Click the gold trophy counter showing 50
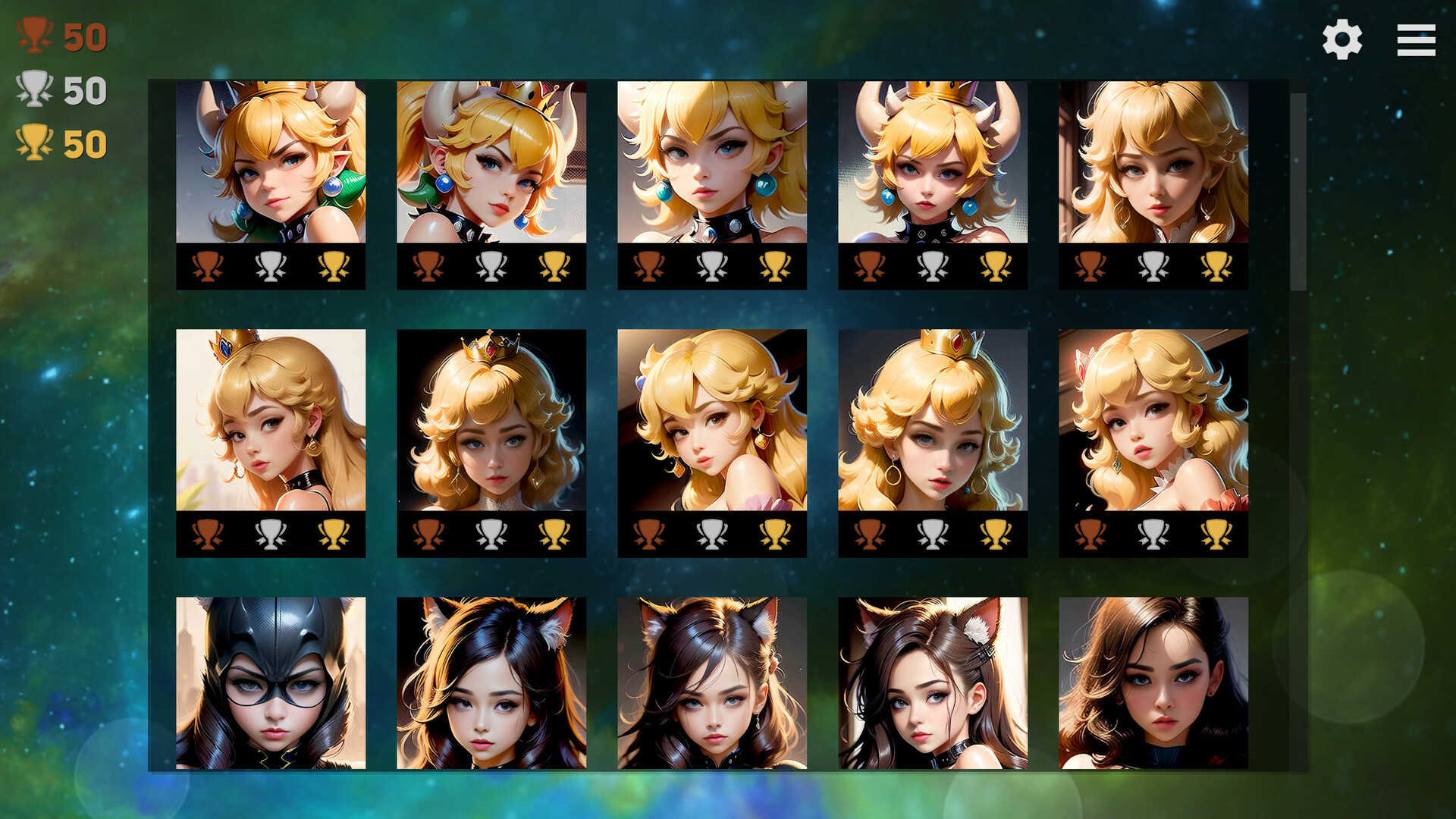1456x819 pixels. [57, 143]
